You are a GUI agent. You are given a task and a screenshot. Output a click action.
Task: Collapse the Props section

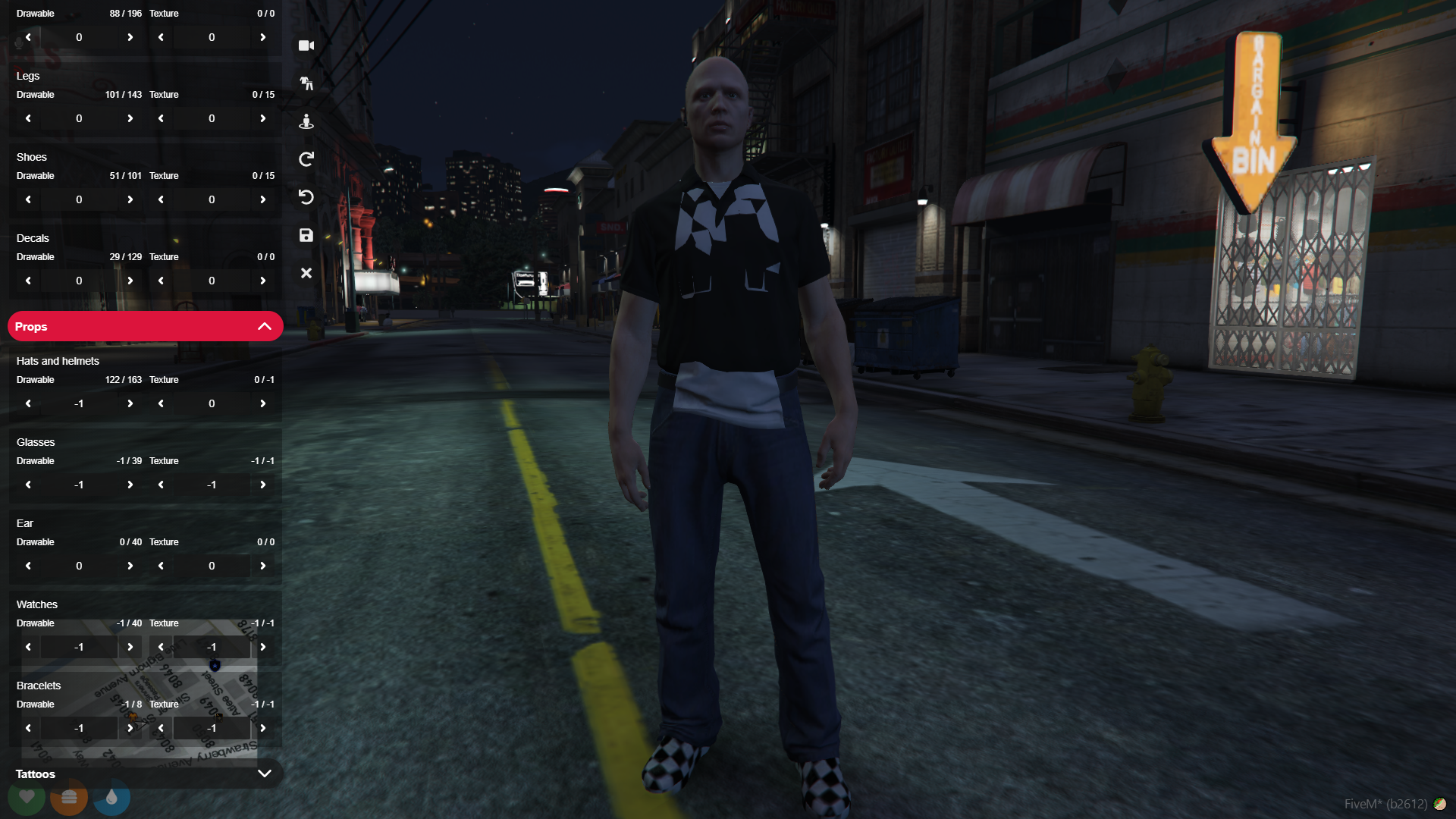click(265, 325)
